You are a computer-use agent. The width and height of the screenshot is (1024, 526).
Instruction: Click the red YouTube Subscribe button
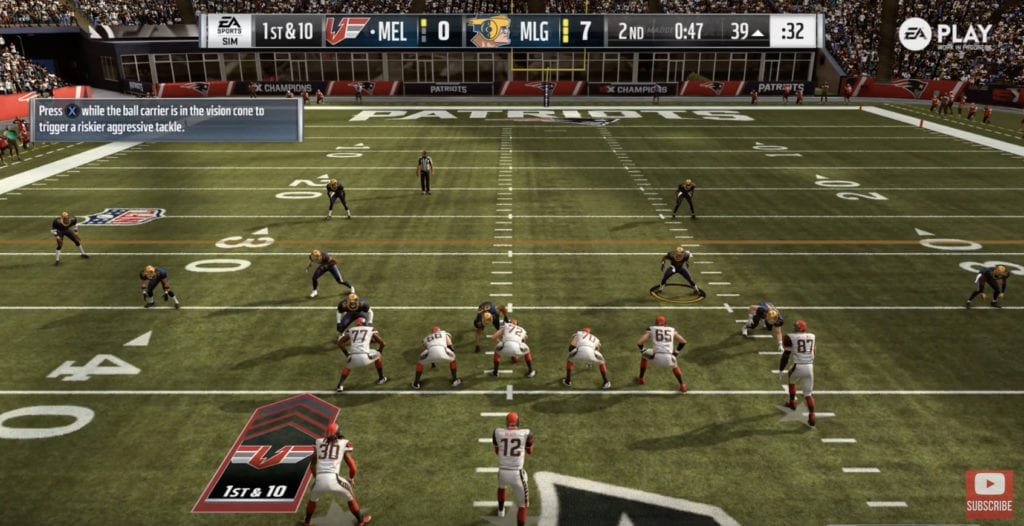(989, 494)
